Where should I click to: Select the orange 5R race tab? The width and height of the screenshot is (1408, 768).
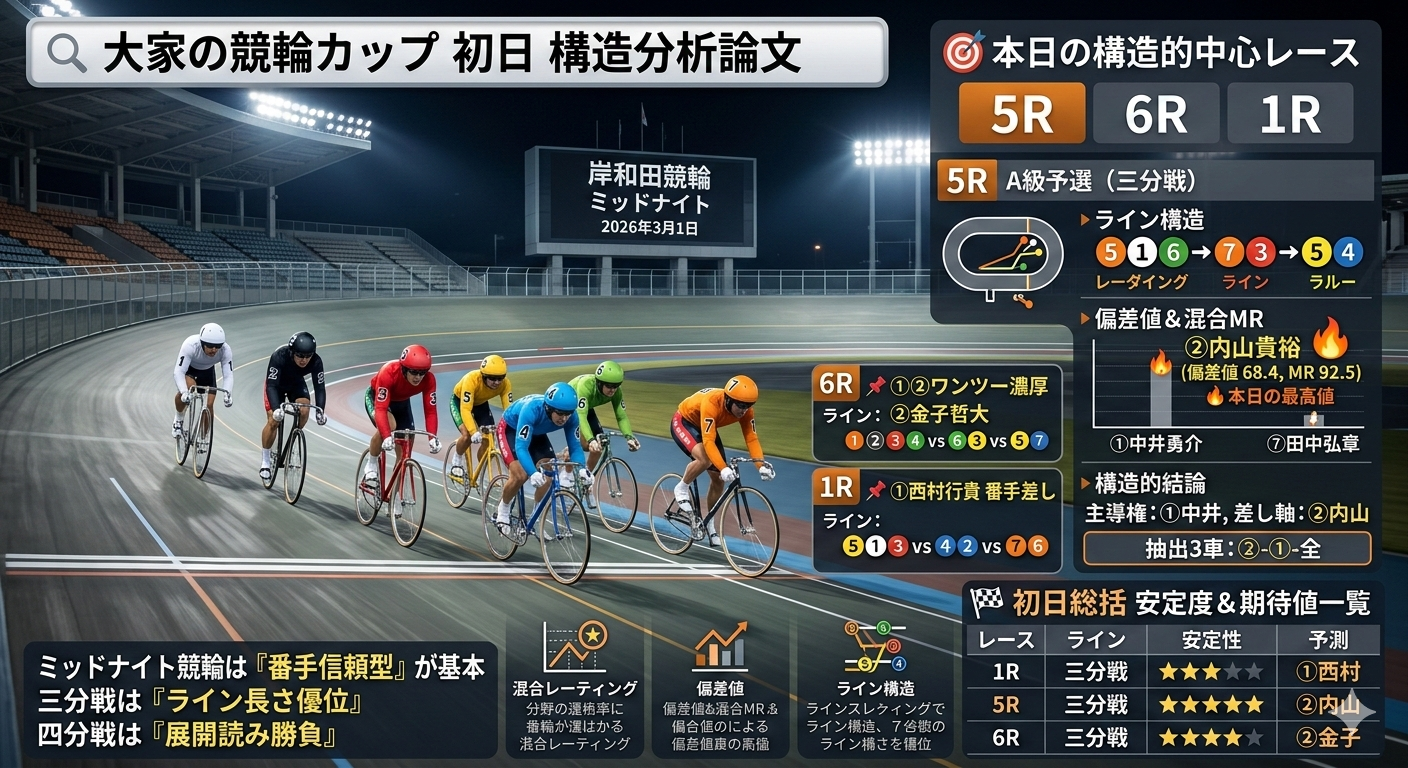[x=1022, y=113]
